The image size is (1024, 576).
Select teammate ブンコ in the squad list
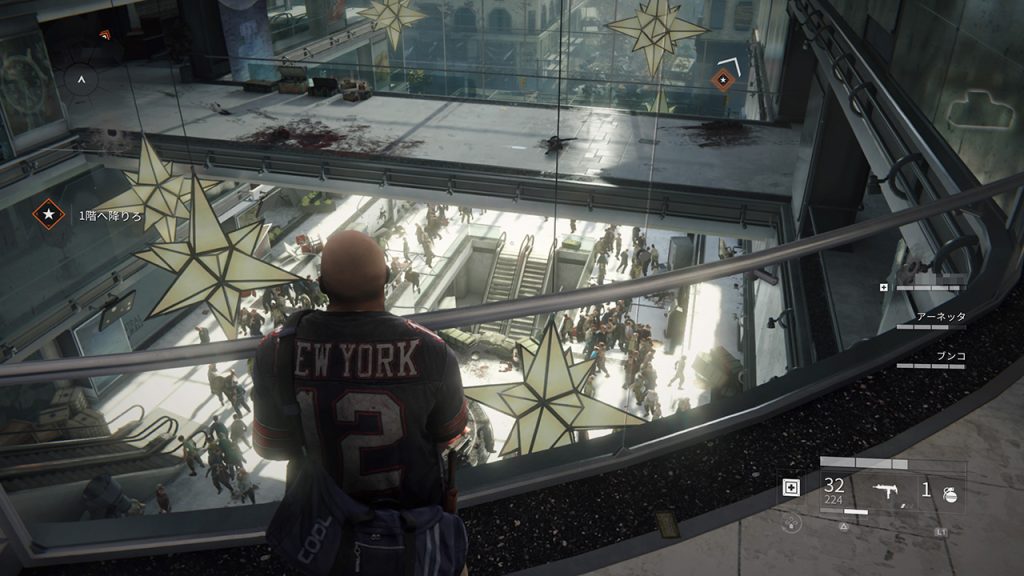[x=948, y=355]
